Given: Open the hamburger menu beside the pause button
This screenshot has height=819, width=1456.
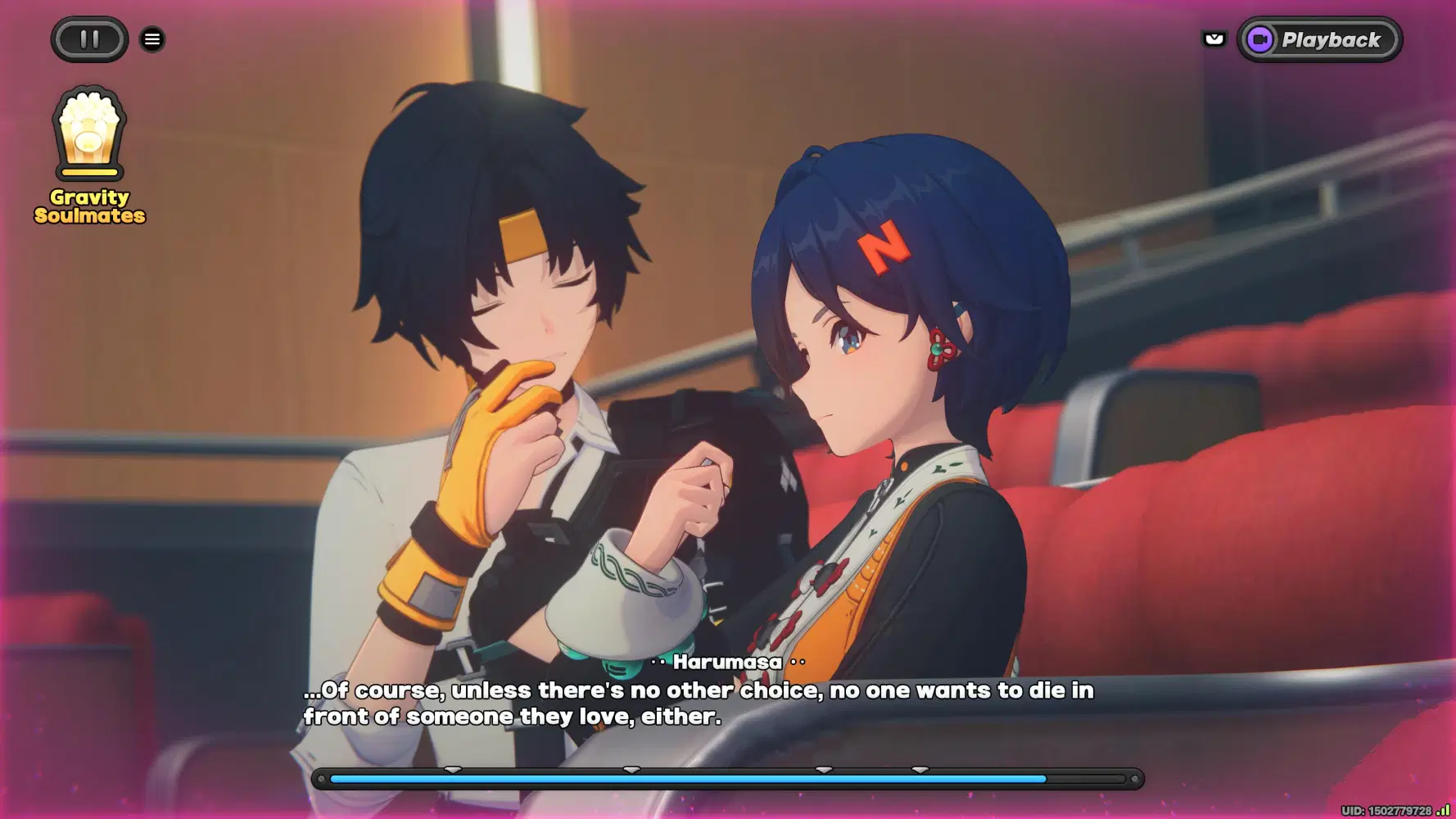Looking at the screenshot, I should click(x=151, y=38).
